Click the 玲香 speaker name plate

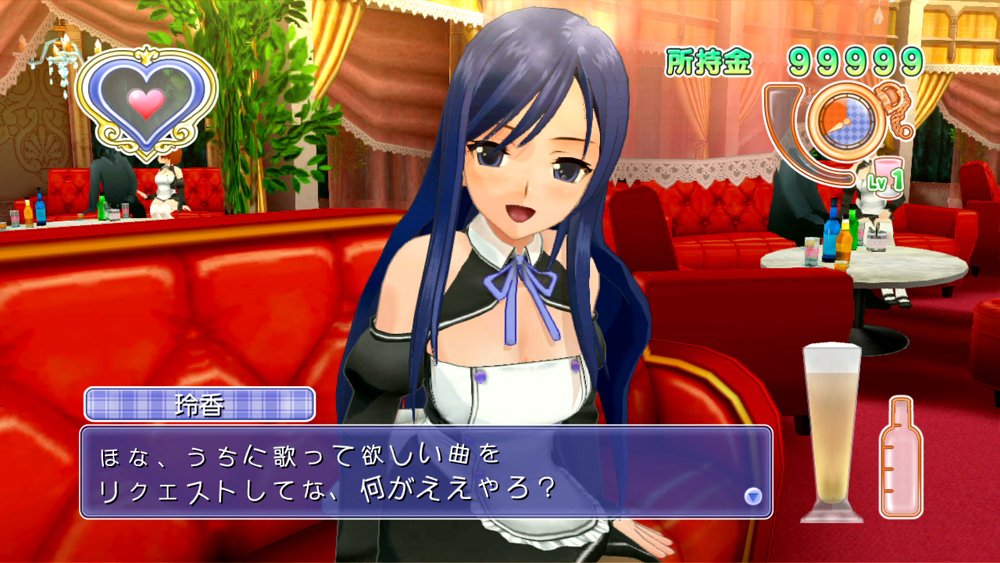tap(200, 405)
